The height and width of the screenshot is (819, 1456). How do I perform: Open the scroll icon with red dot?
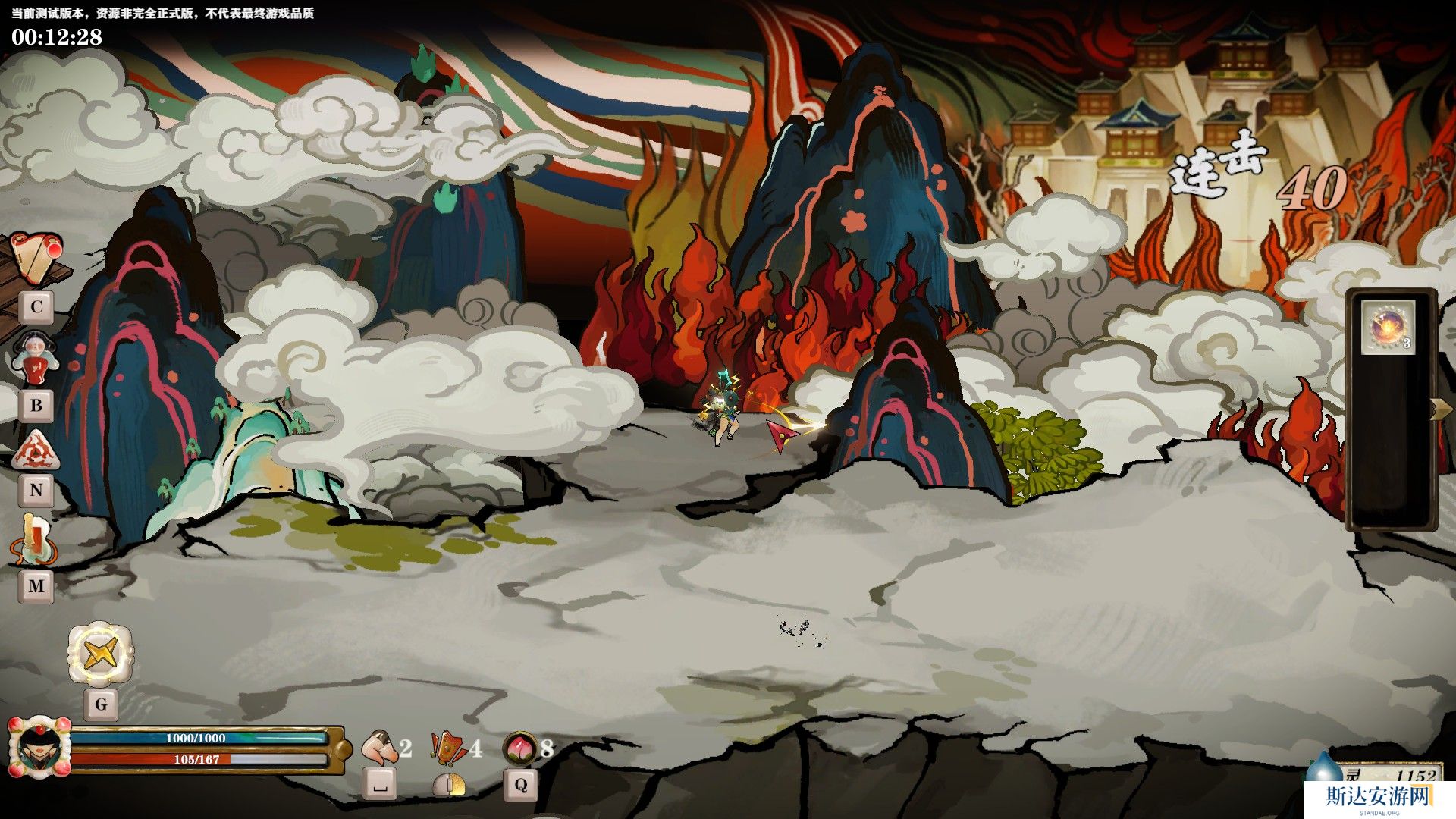pos(36,258)
